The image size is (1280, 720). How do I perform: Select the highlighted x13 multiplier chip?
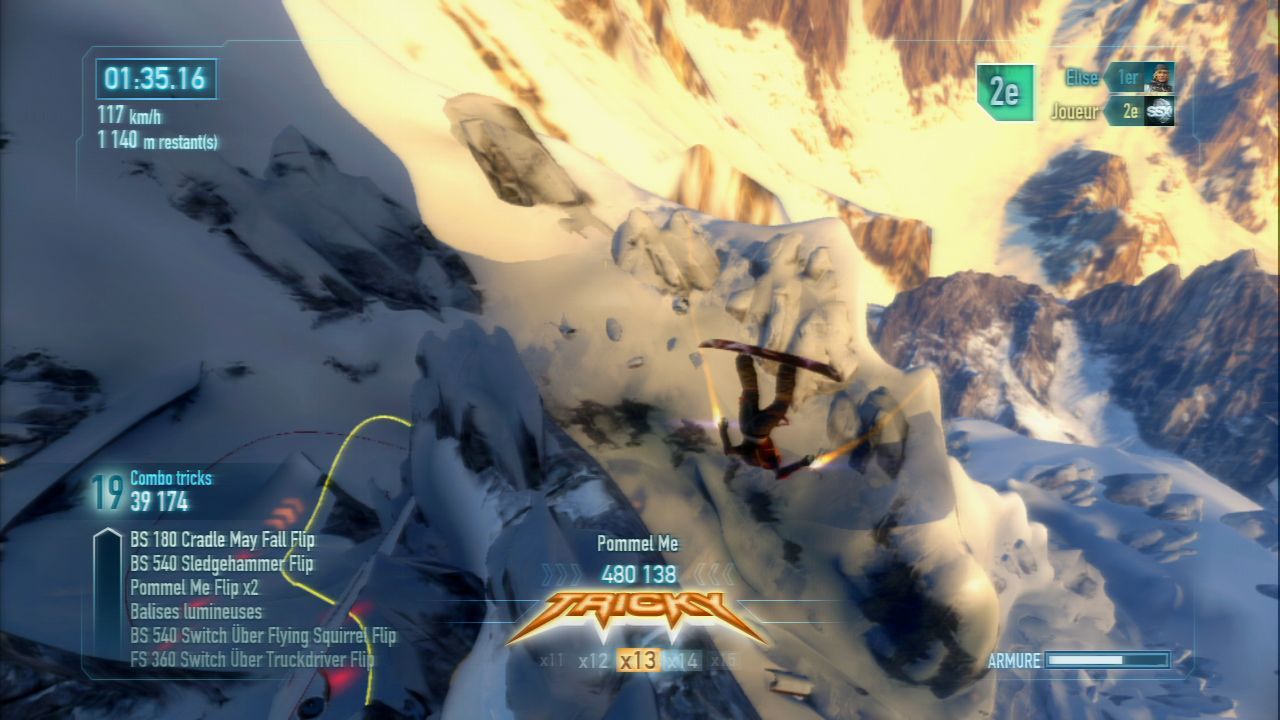(x=637, y=660)
